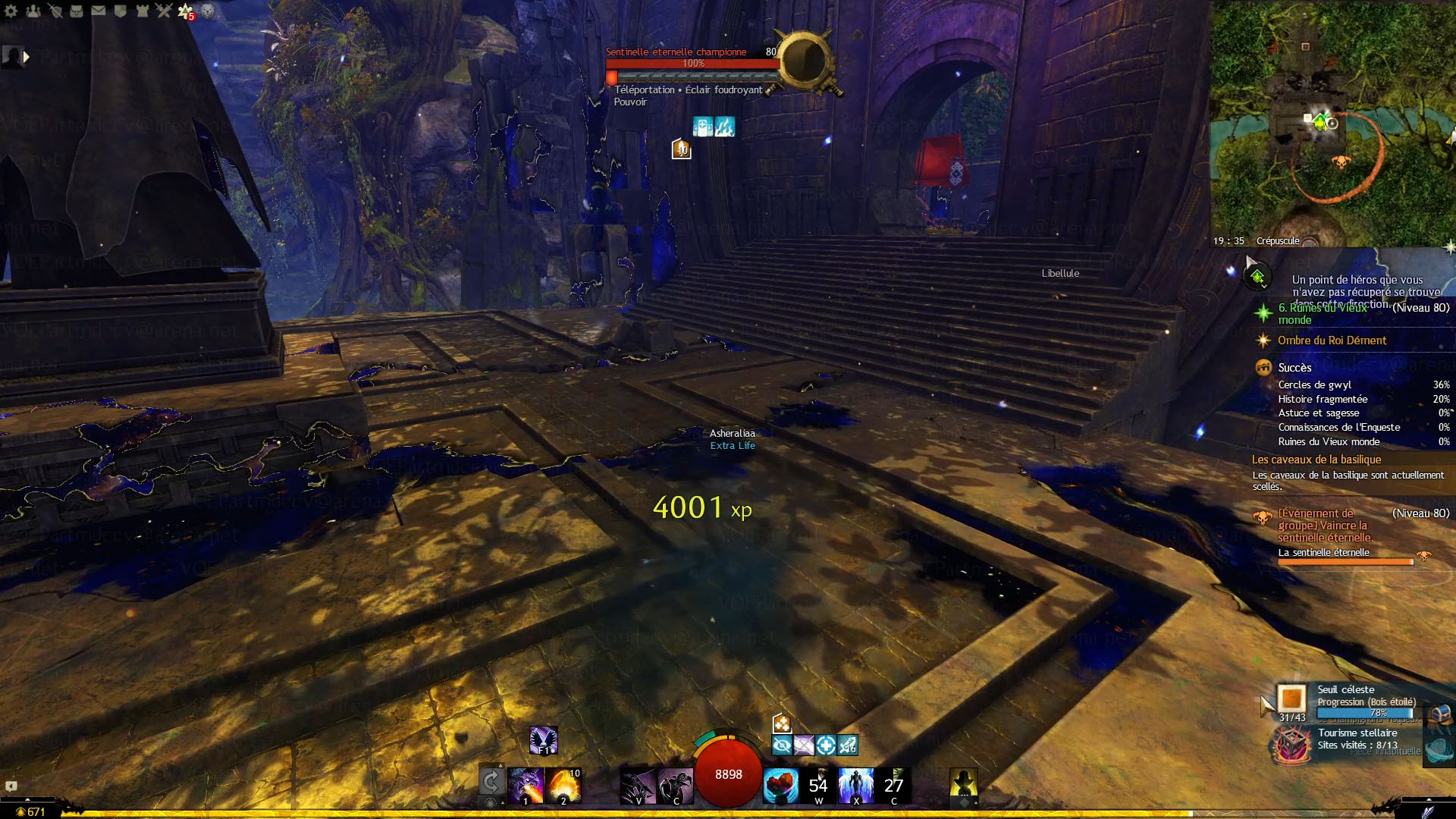Use the fiery orb skill in slot 2
The height and width of the screenshot is (819, 1456).
click(x=563, y=785)
